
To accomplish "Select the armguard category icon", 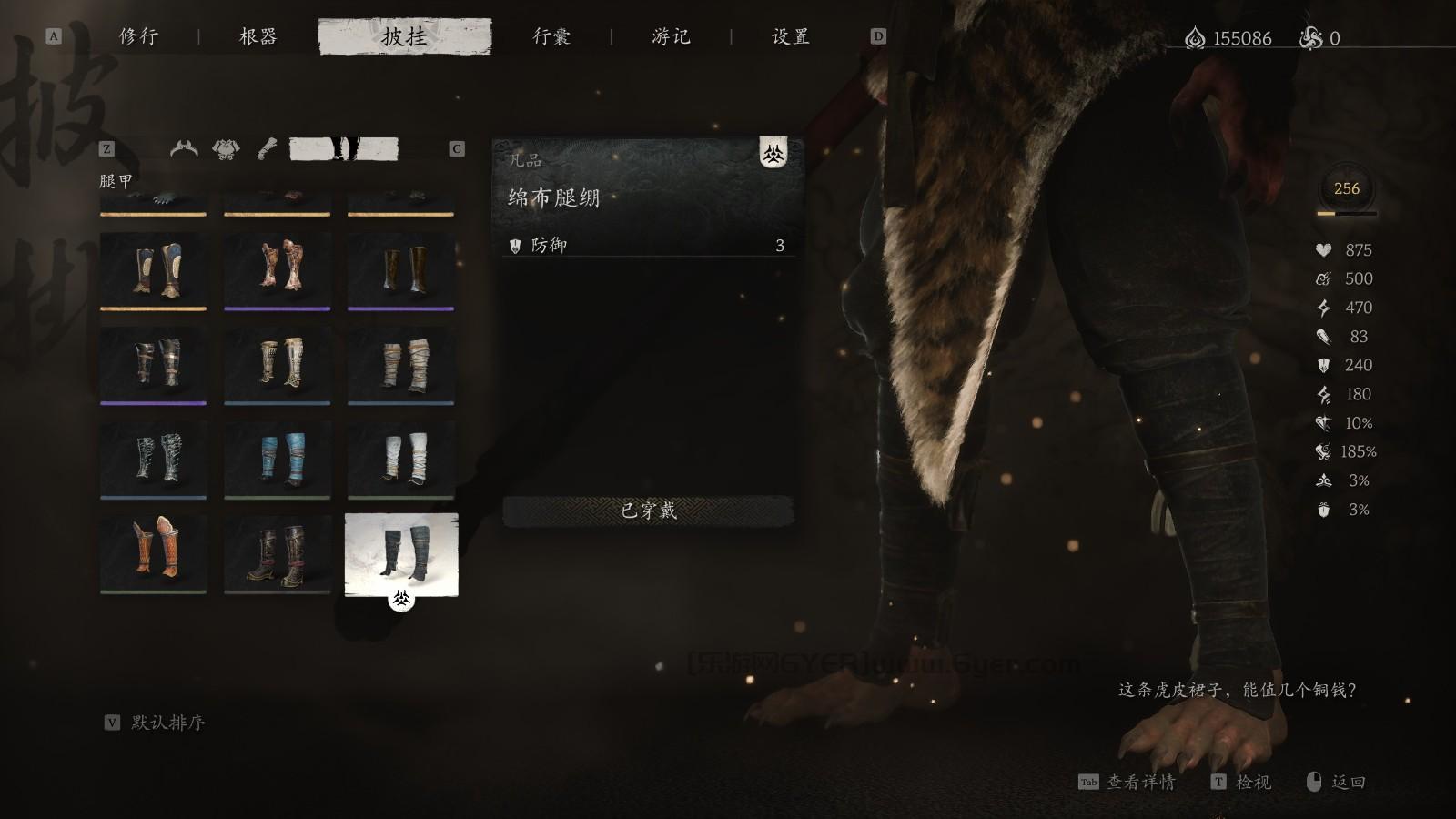I will (x=265, y=148).
